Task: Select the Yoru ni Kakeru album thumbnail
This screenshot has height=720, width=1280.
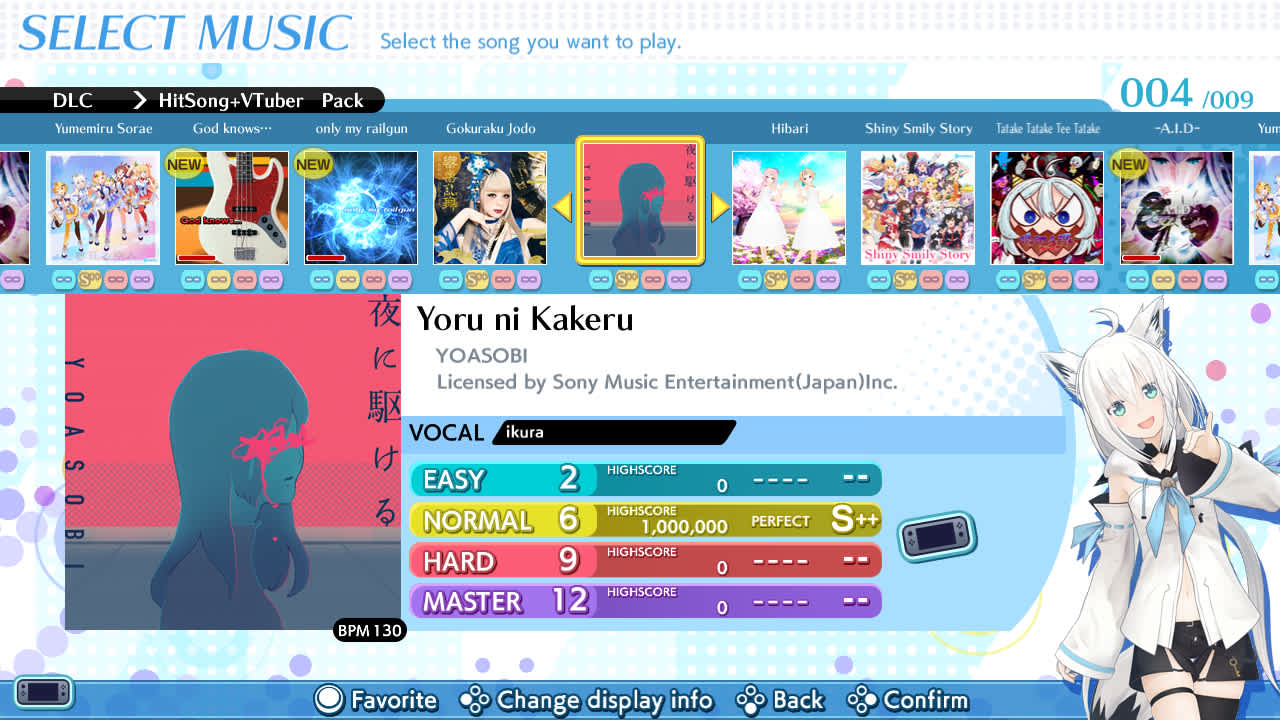Action: (640, 207)
